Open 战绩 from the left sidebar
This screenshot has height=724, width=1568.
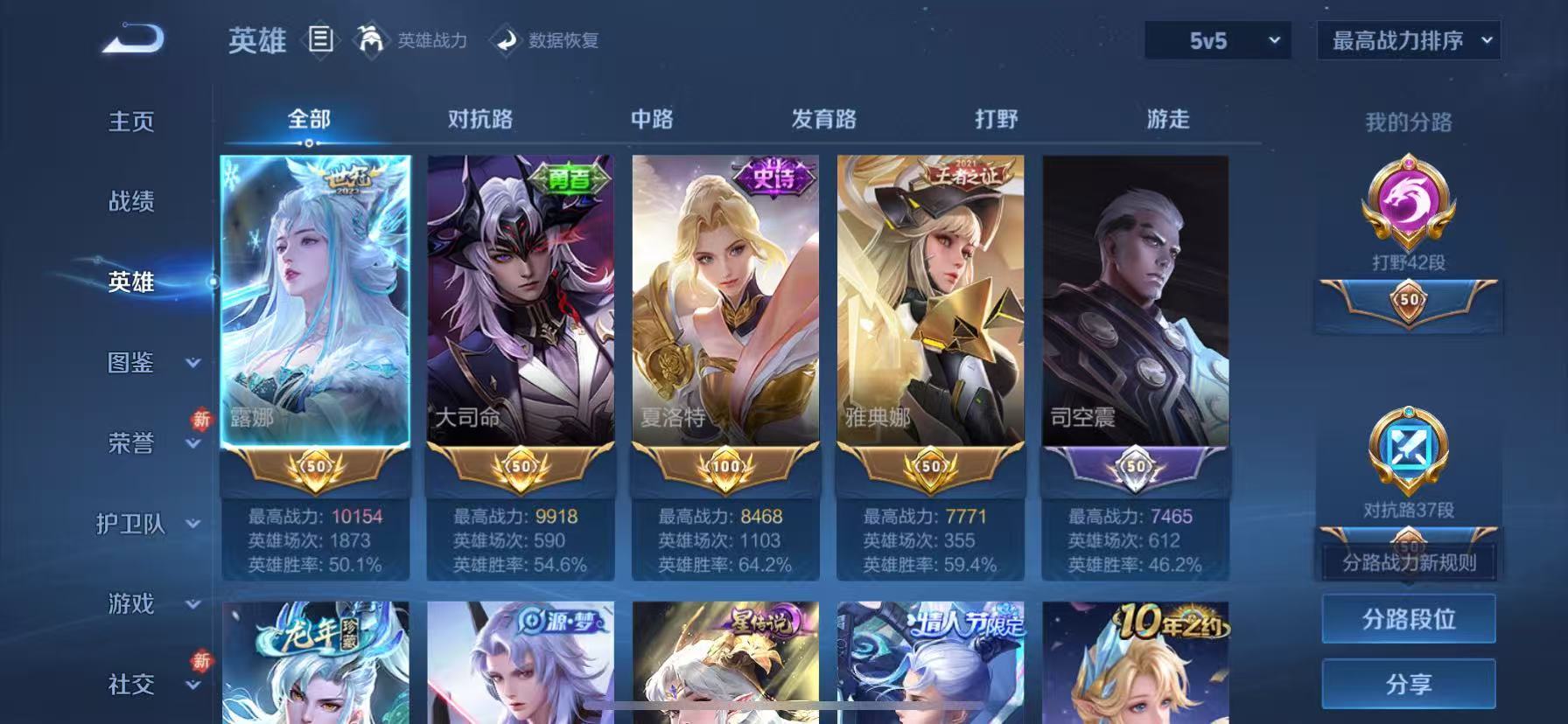[130, 202]
